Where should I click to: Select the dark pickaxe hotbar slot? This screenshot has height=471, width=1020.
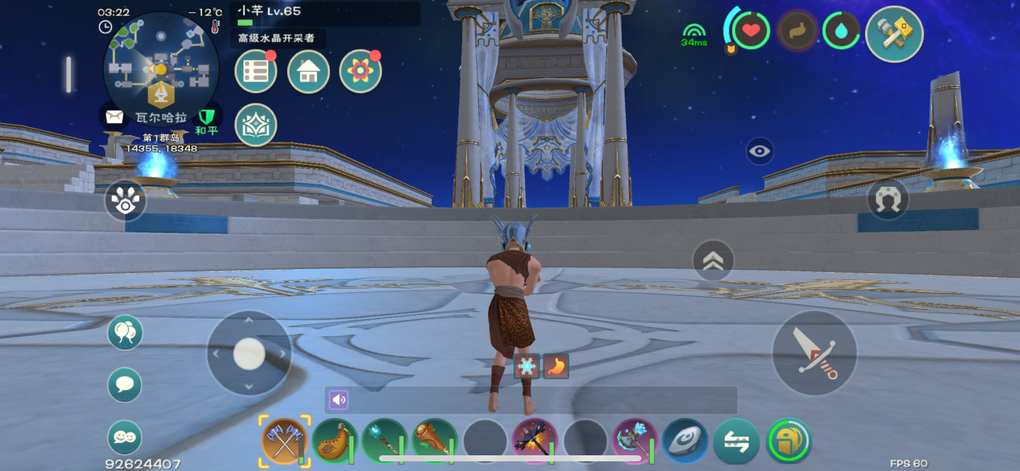pyautogui.click(x=535, y=440)
